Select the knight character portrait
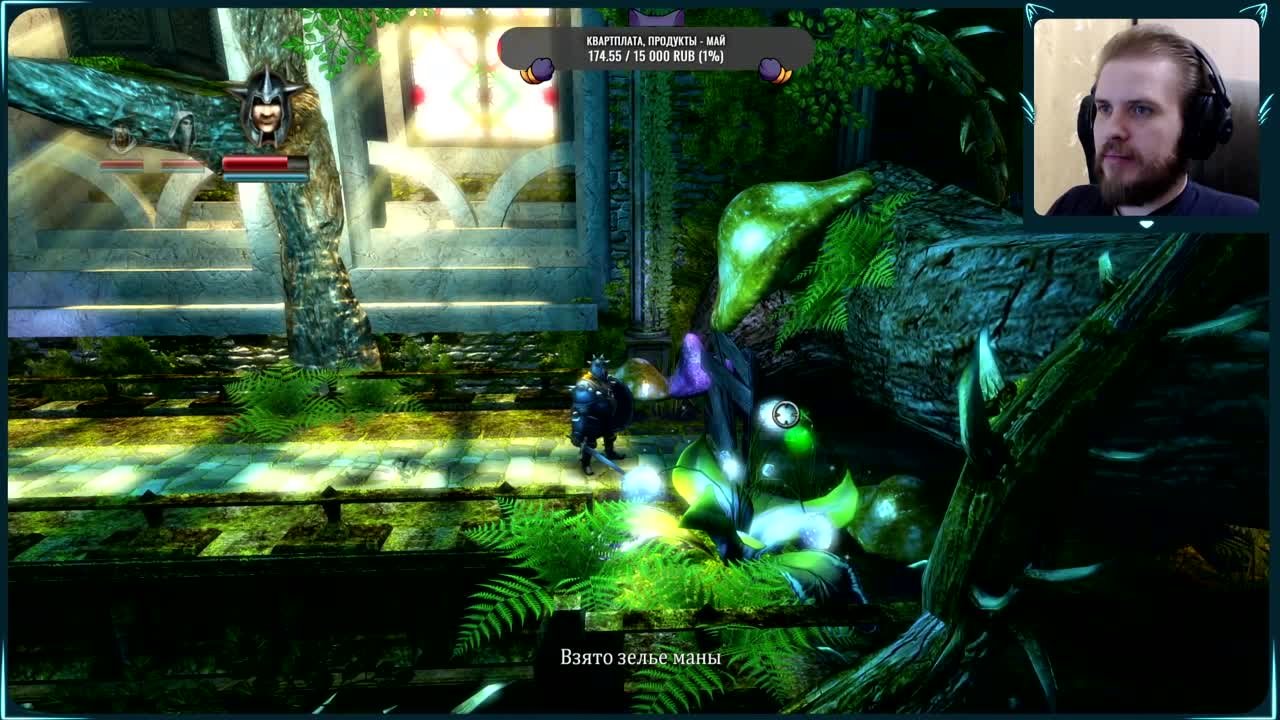1280x720 pixels. click(265, 107)
